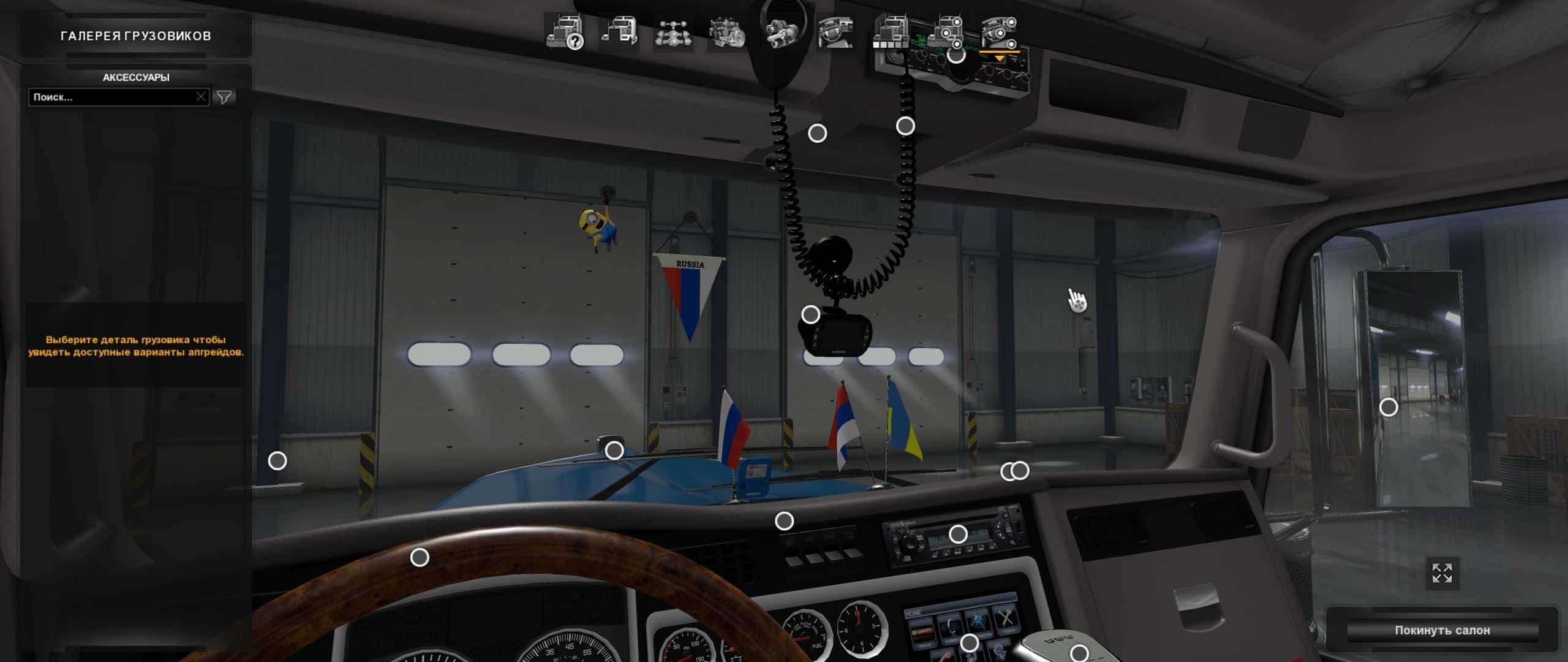
Task: Go back to Галерея грузовиков header
Action: coord(136,36)
